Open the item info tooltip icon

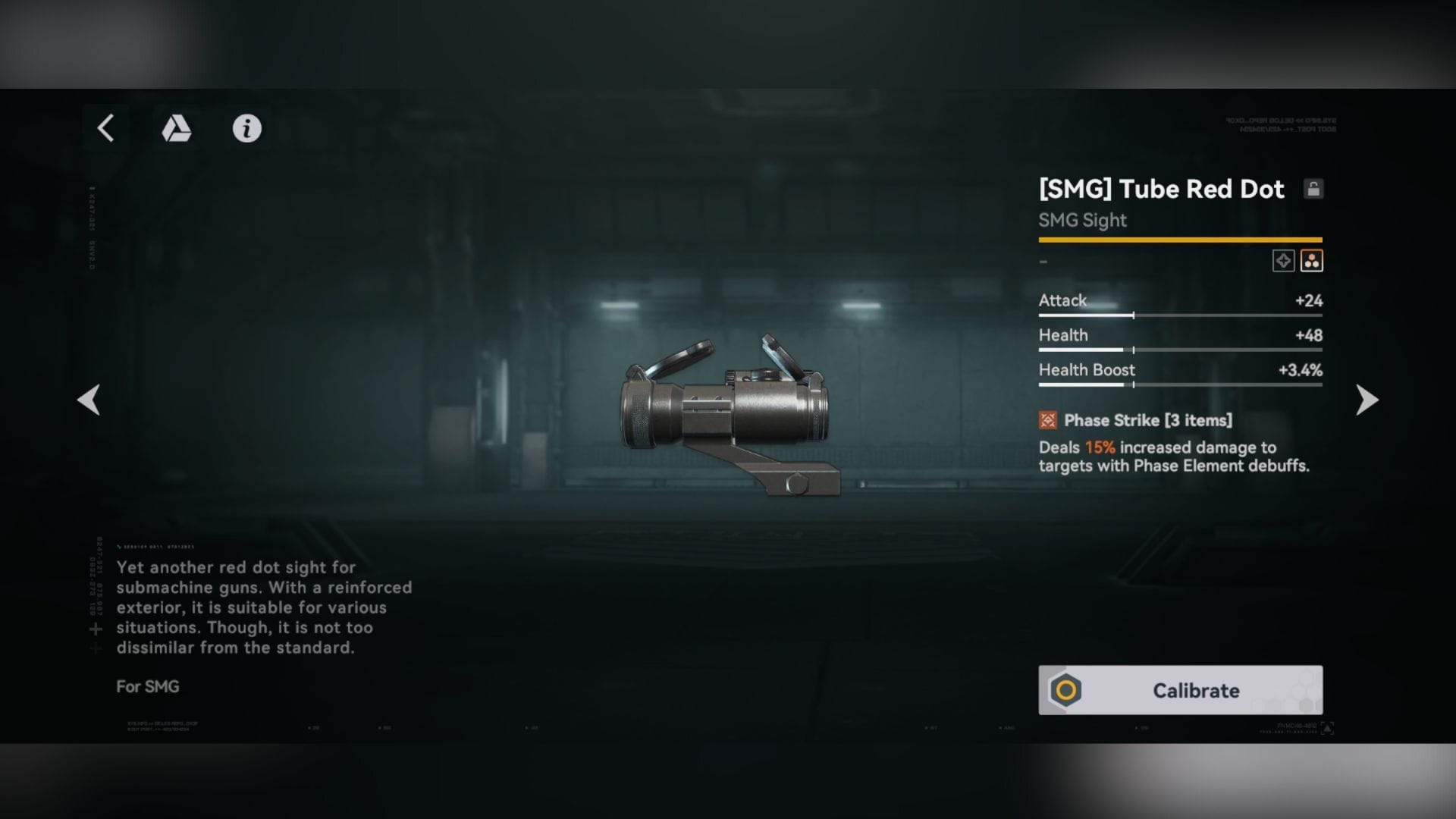(247, 129)
